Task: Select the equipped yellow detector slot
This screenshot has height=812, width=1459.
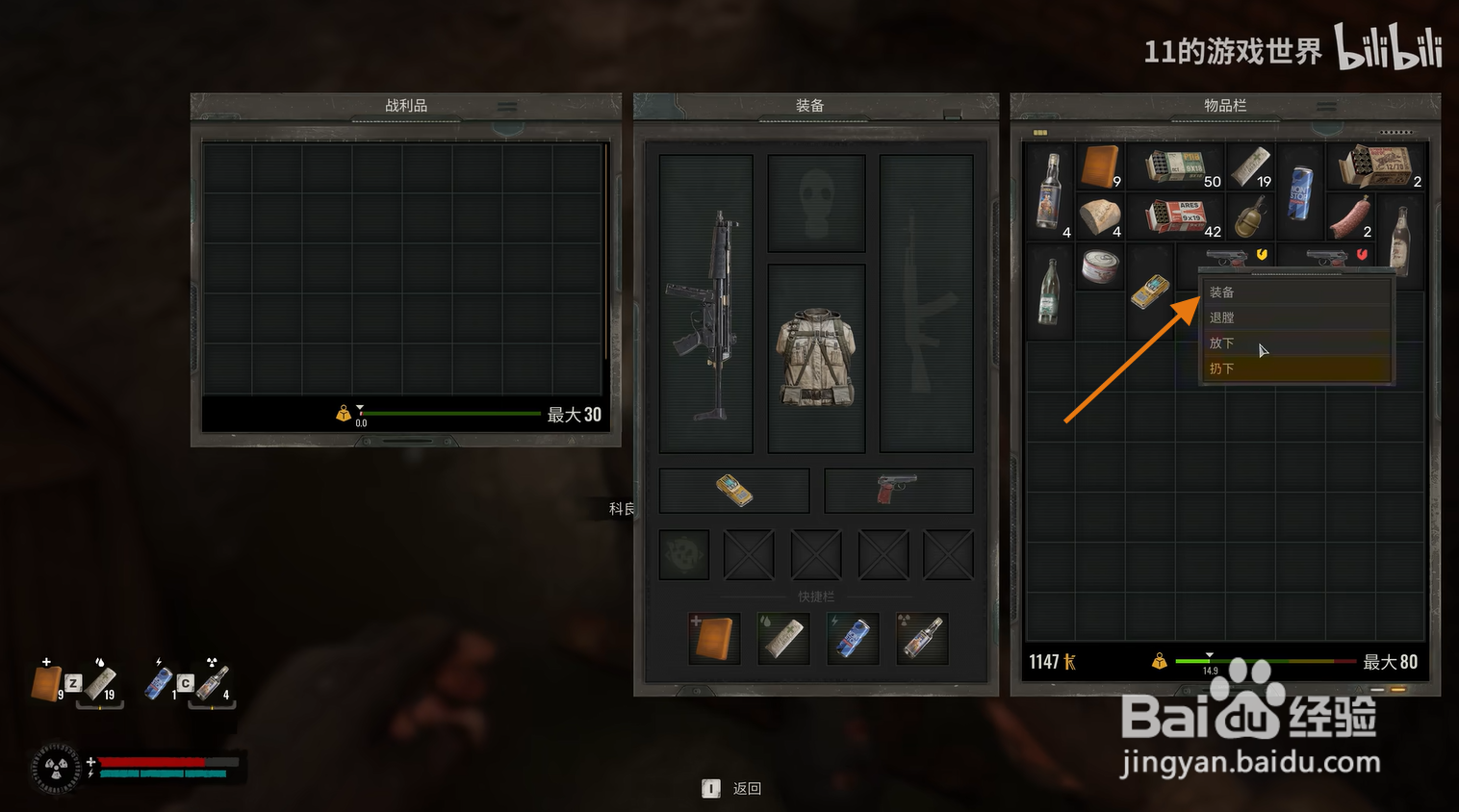Action: (x=734, y=491)
